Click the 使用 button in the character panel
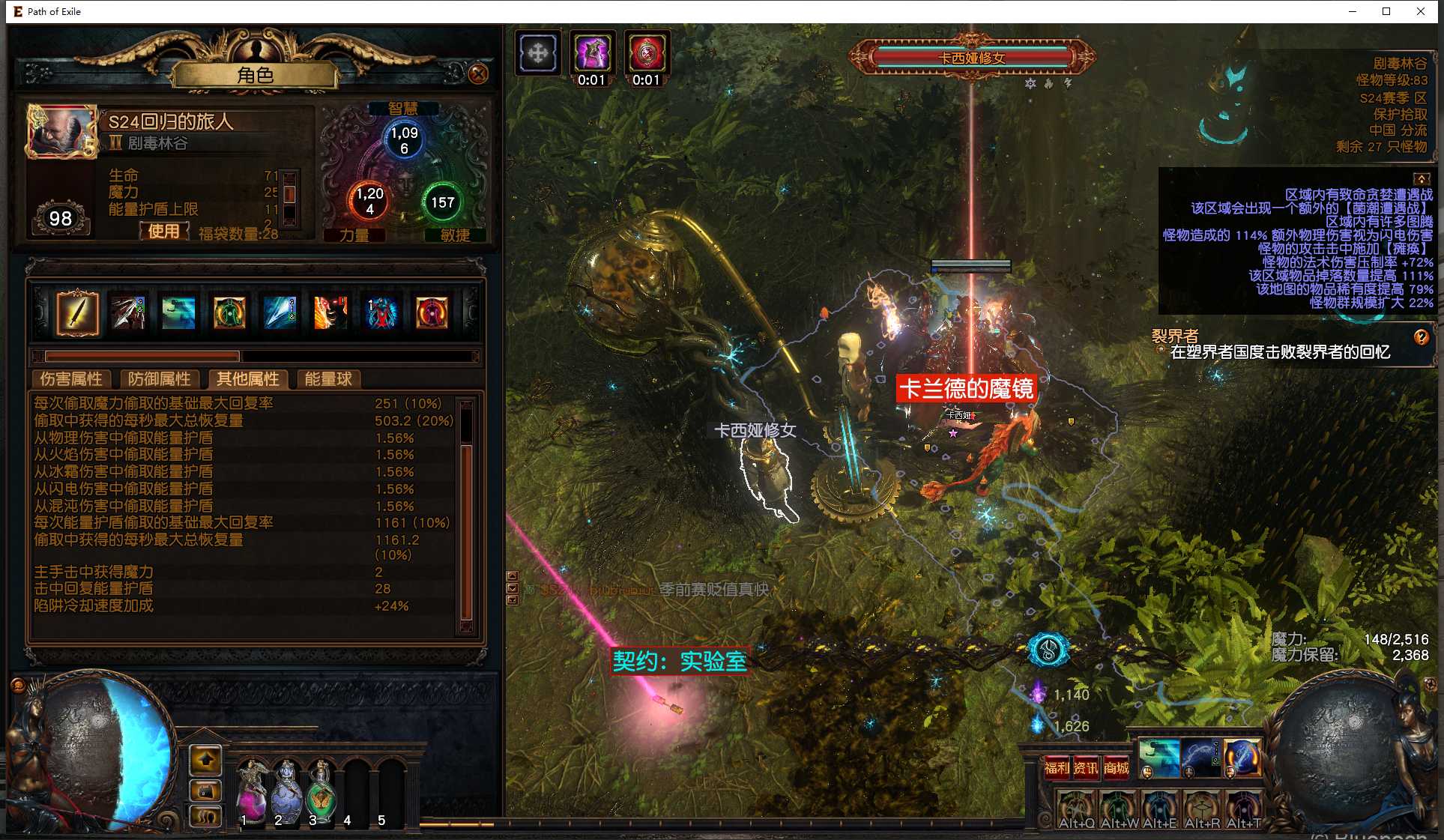The height and width of the screenshot is (840, 1444). (163, 231)
